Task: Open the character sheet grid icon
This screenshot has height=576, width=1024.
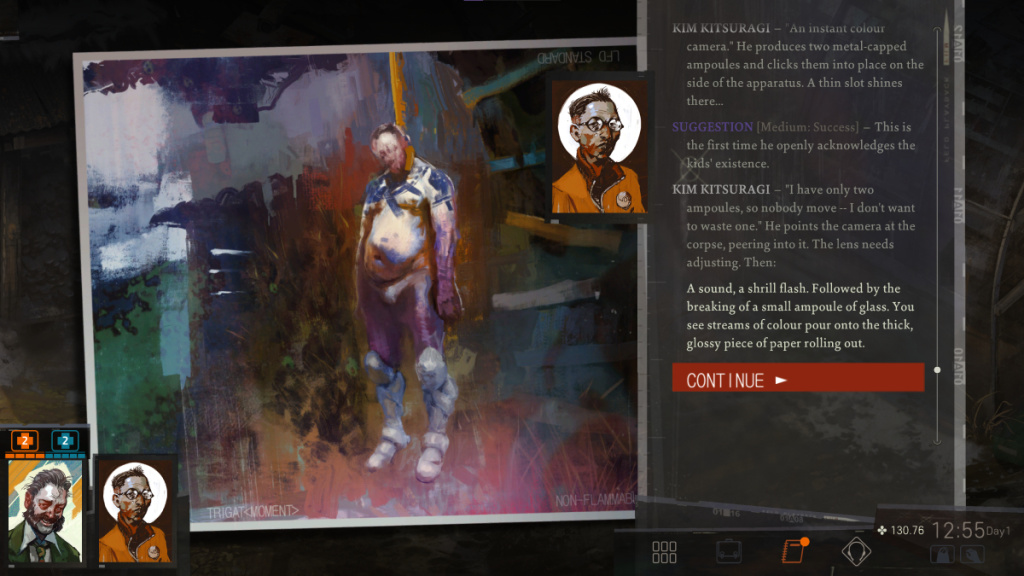Action: click(664, 551)
